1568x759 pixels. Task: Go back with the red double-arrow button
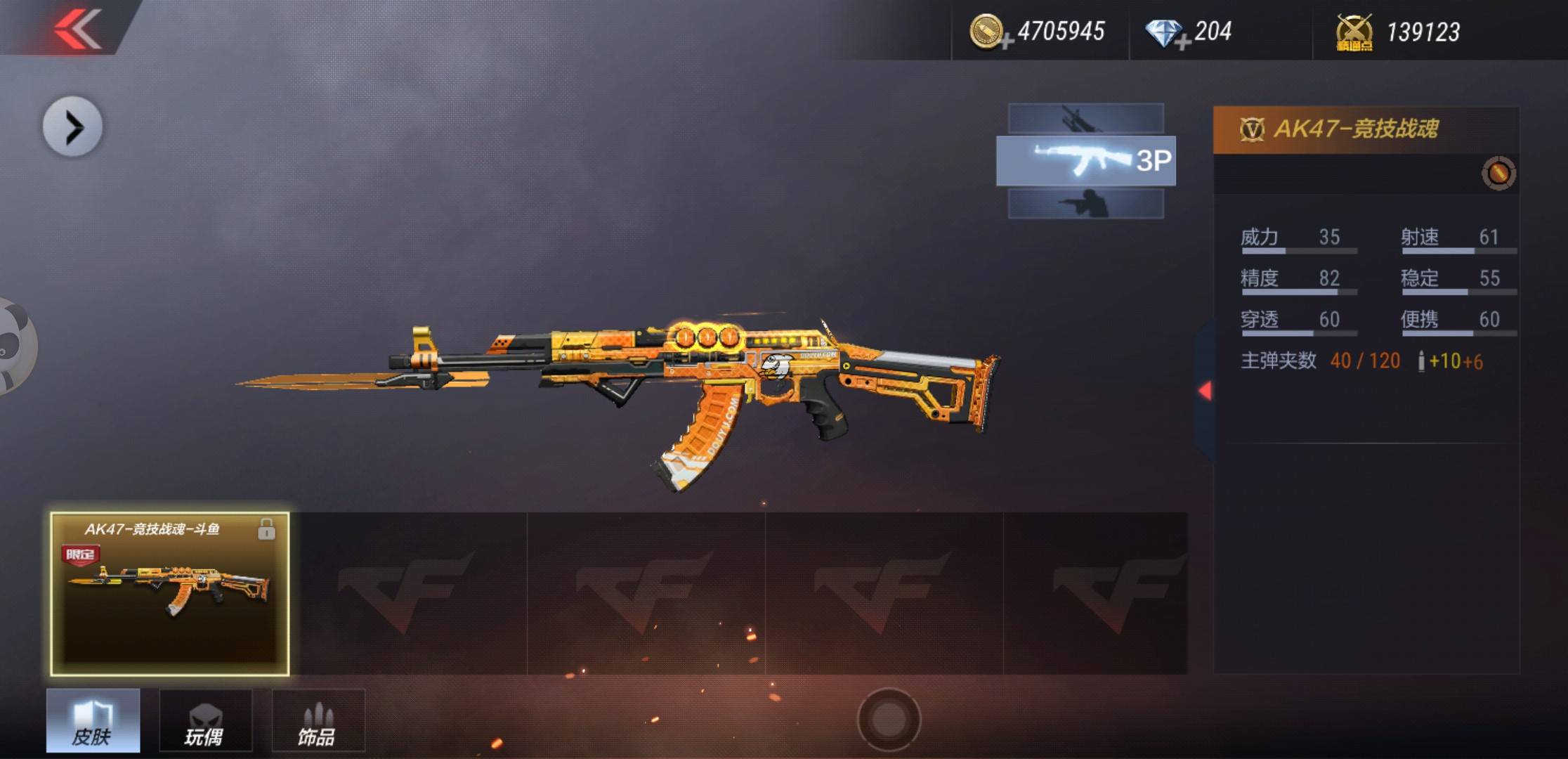click(x=77, y=28)
